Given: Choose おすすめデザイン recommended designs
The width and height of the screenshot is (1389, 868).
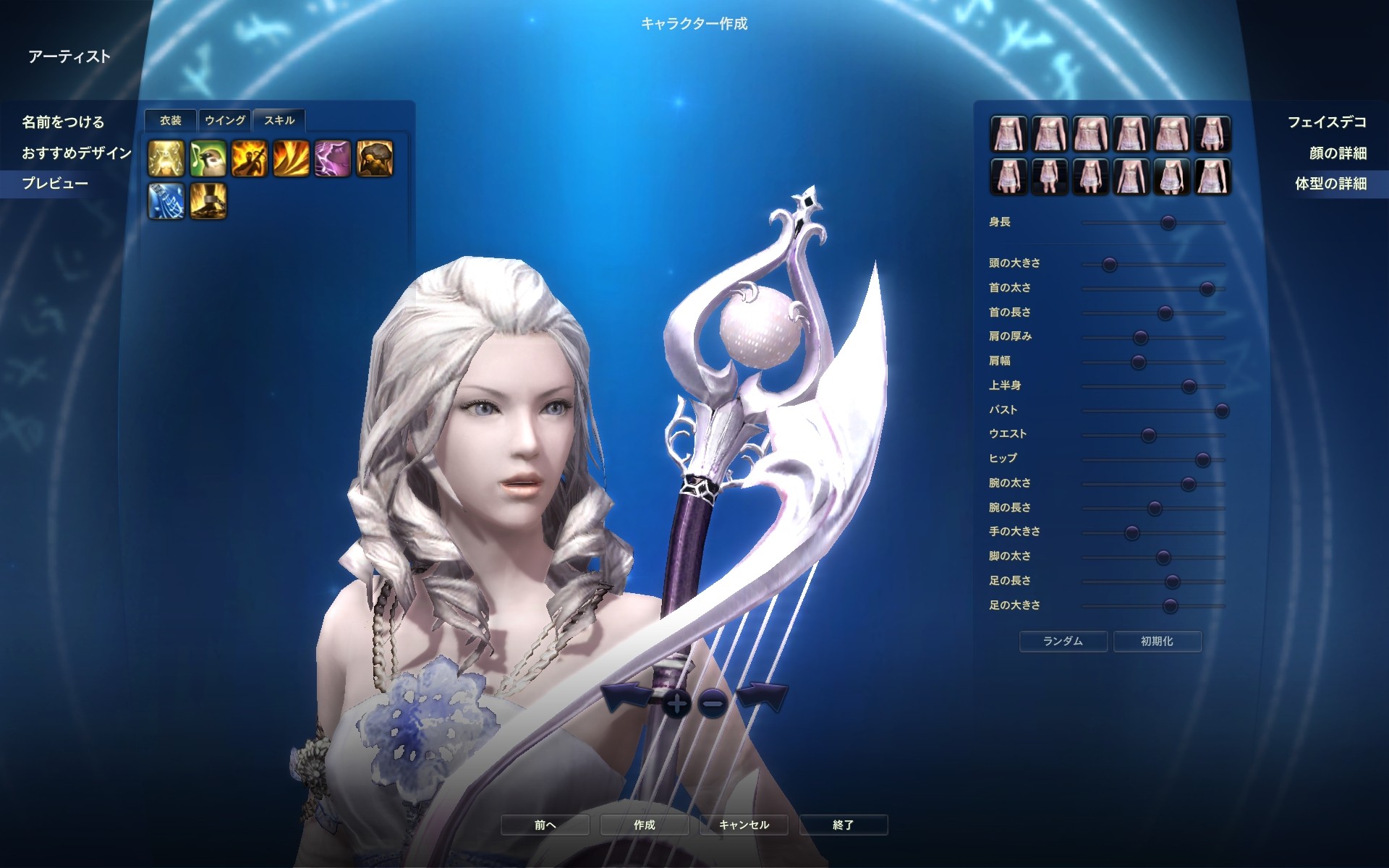Looking at the screenshot, I should 77,153.
